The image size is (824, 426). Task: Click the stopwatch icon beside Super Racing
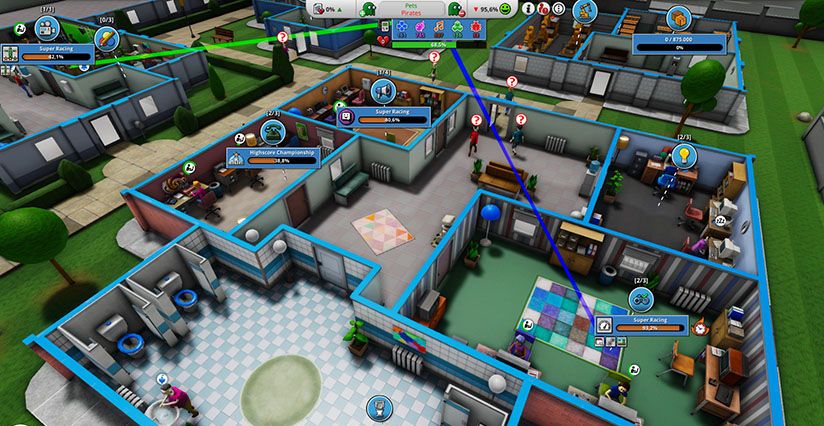click(x=700, y=326)
